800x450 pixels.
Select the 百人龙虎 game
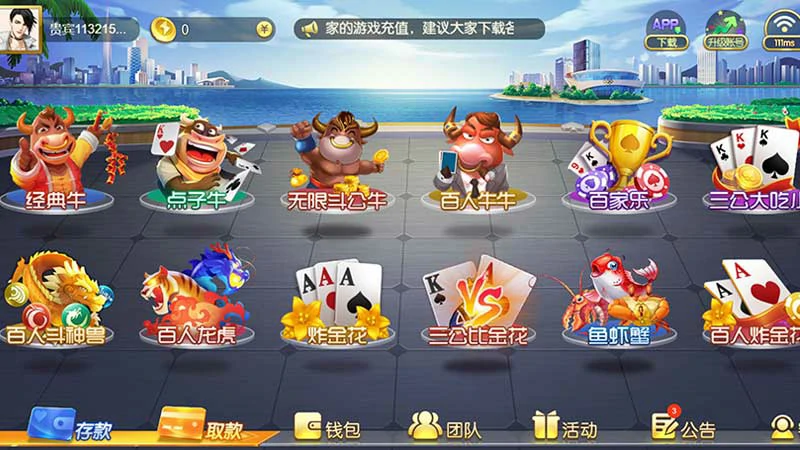[197, 298]
